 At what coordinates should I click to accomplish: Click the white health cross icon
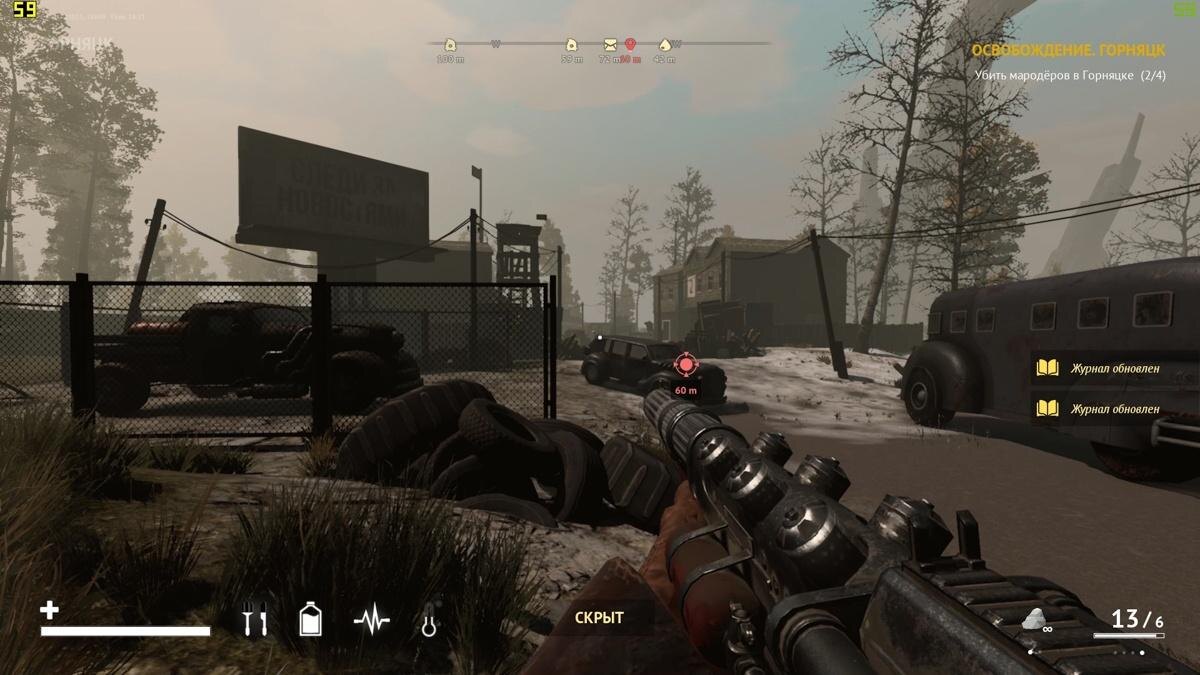point(49,609)
